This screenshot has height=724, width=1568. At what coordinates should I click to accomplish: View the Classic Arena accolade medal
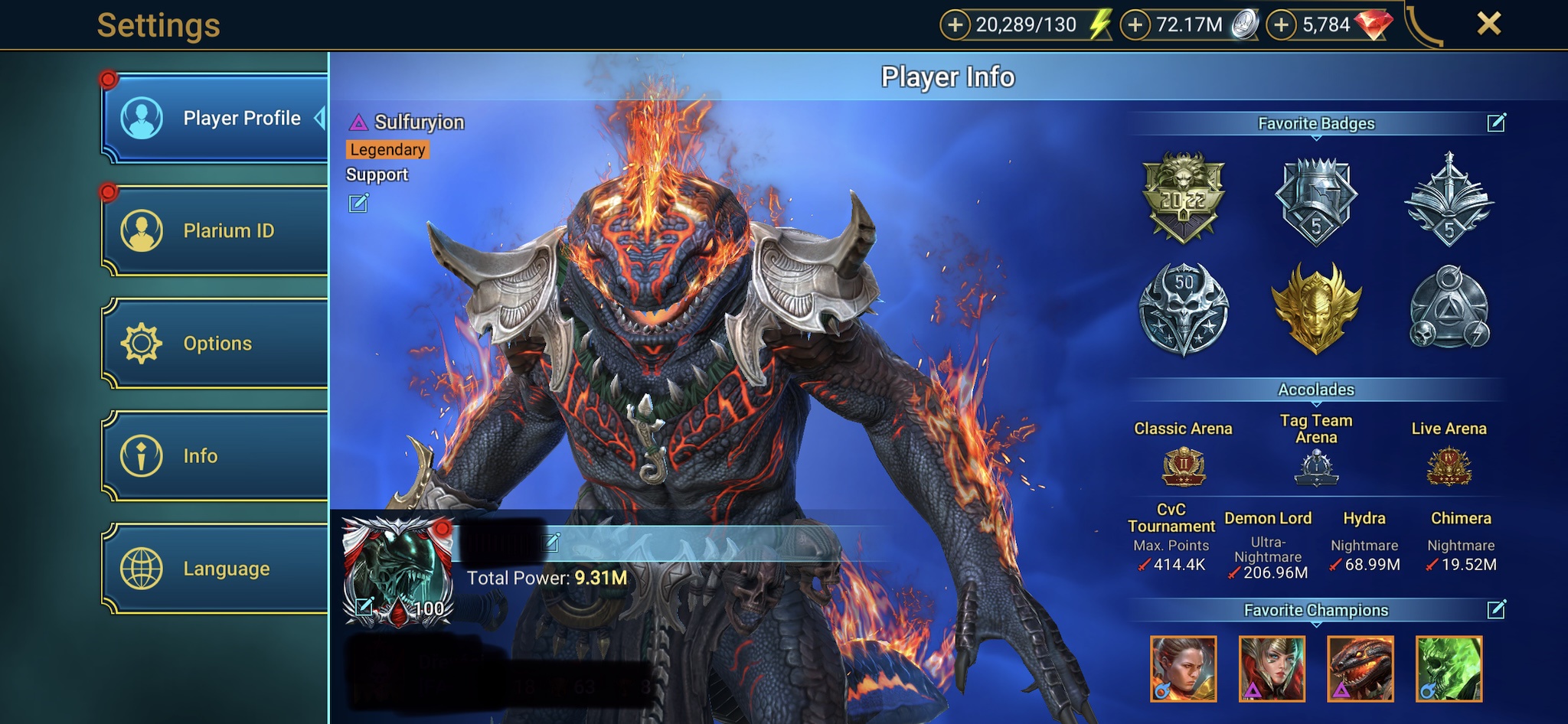1184,466
